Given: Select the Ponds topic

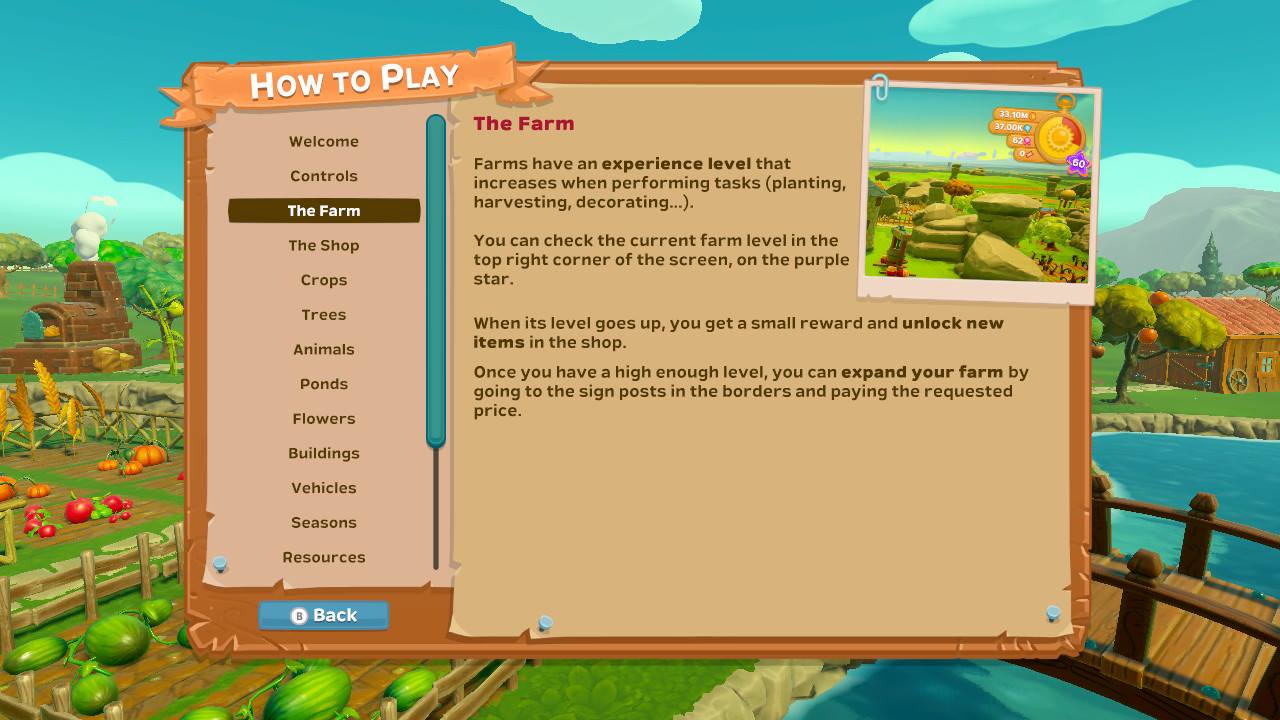Looking at the screenshot, I should click(x=324, y=383).
